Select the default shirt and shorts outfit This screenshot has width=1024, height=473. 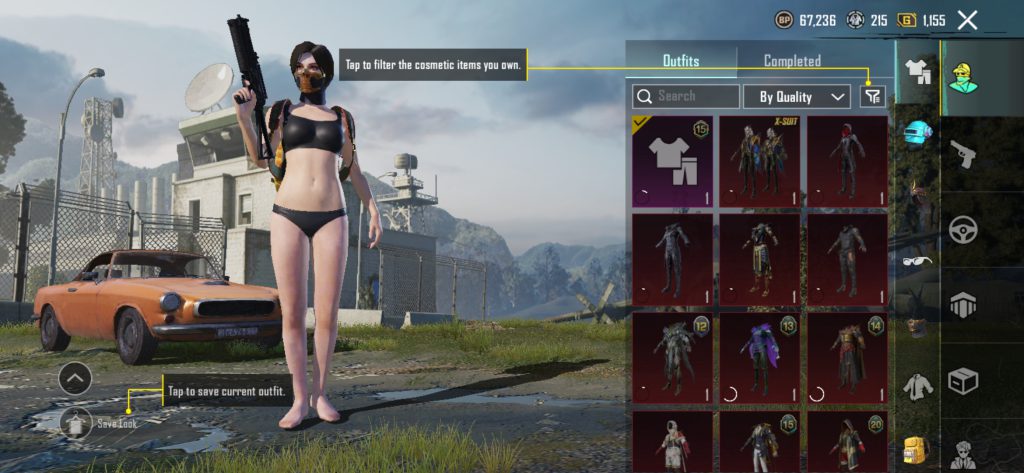671,161
